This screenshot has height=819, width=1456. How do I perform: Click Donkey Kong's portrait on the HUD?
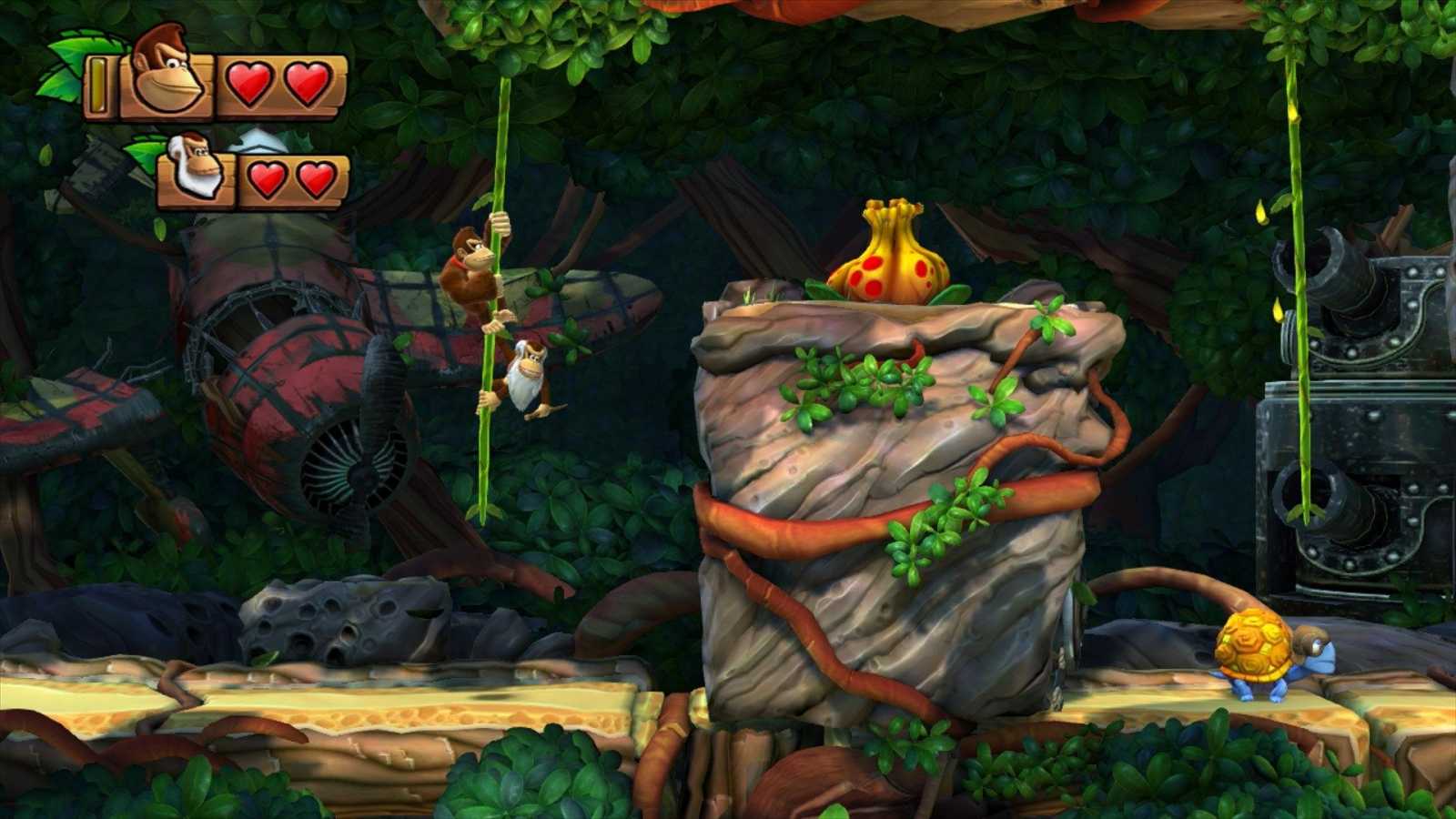(167, 73)
